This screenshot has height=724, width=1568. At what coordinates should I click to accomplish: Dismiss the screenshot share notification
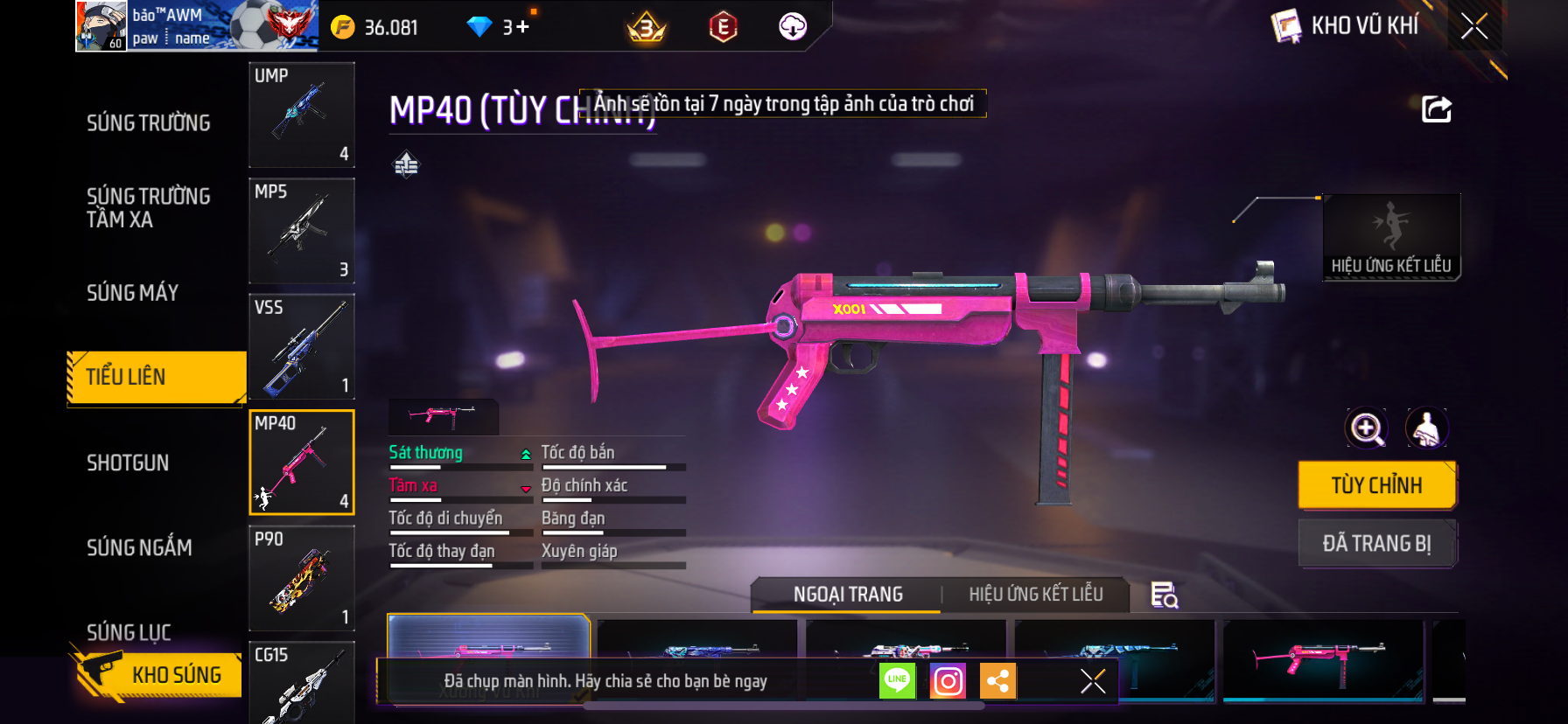1093,680
